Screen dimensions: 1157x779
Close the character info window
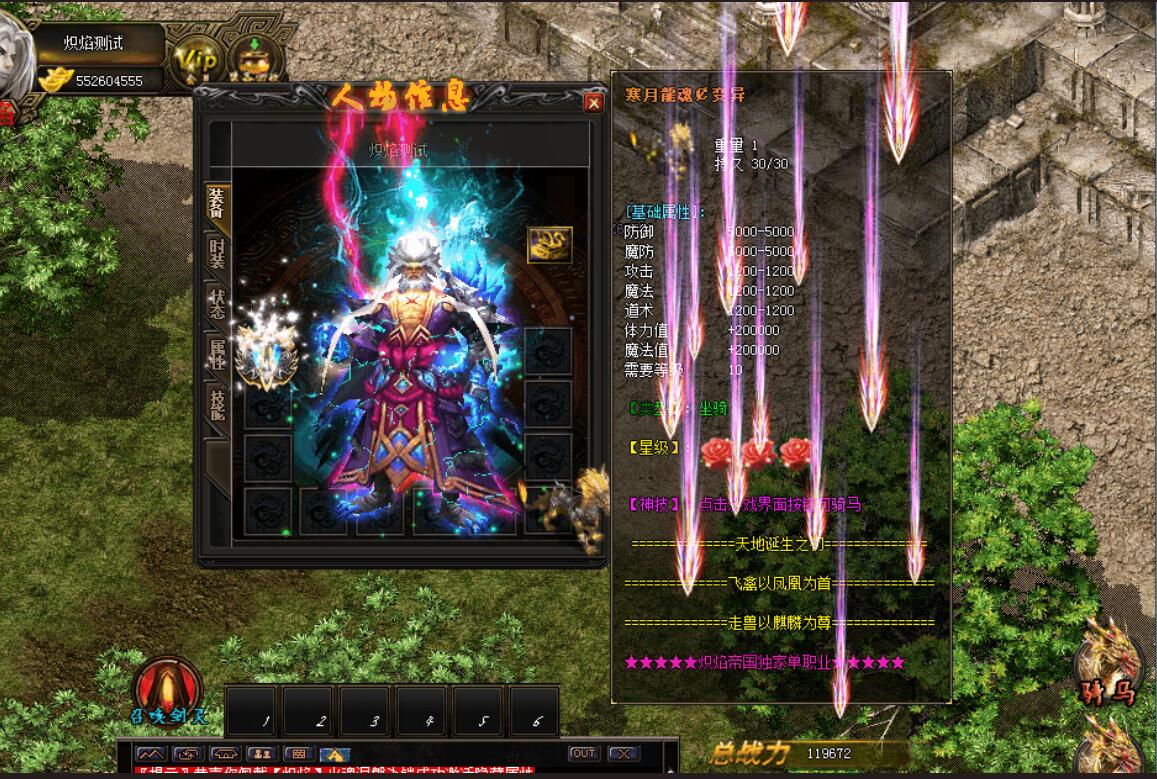point(593,102)
